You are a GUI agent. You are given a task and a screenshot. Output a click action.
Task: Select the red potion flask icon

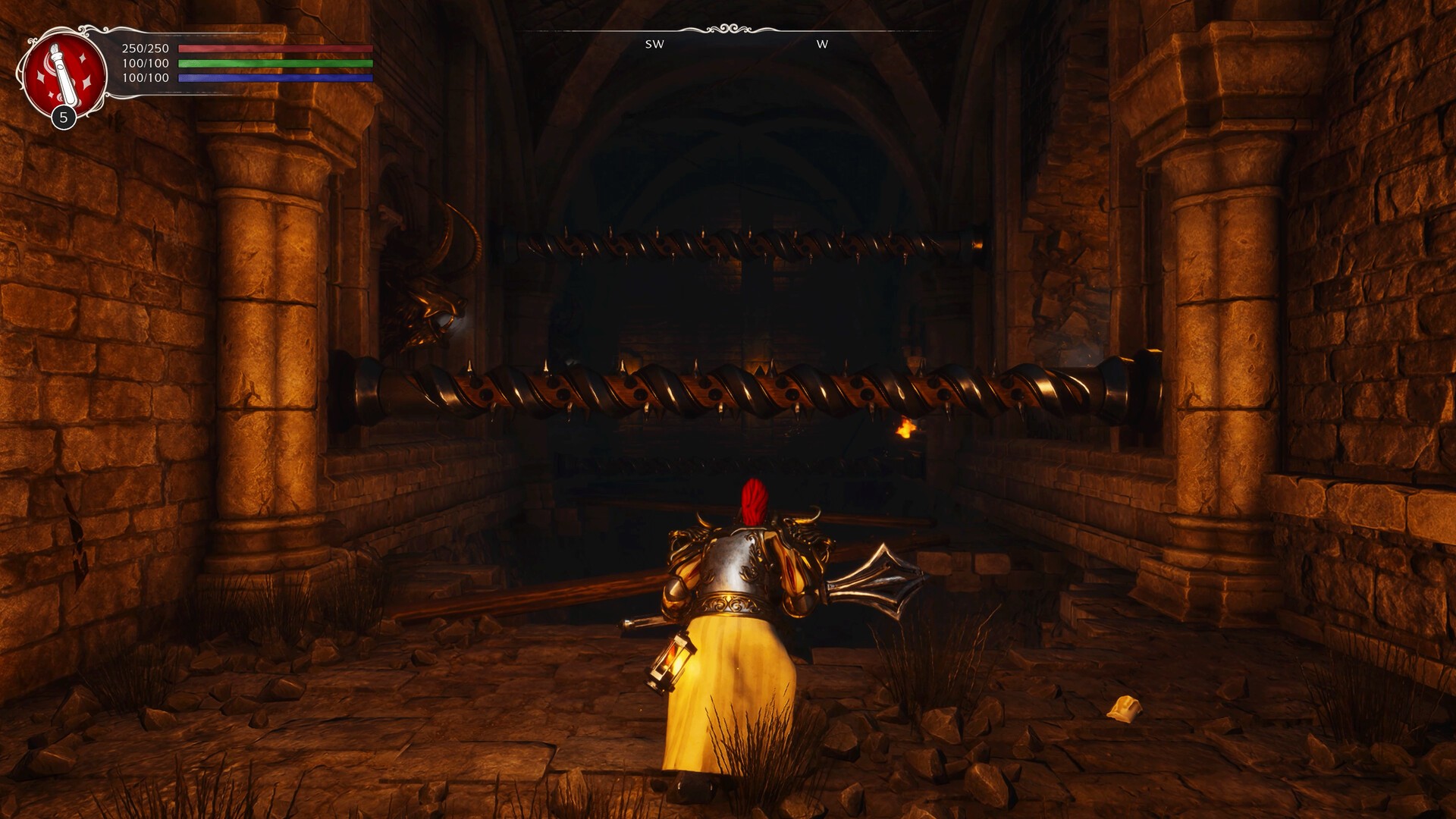point(64,75)
